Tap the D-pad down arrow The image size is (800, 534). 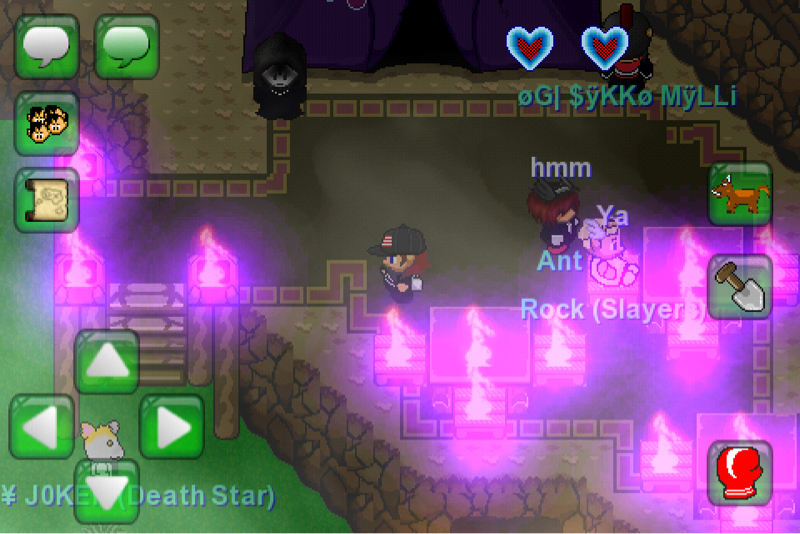pos(107,490)
